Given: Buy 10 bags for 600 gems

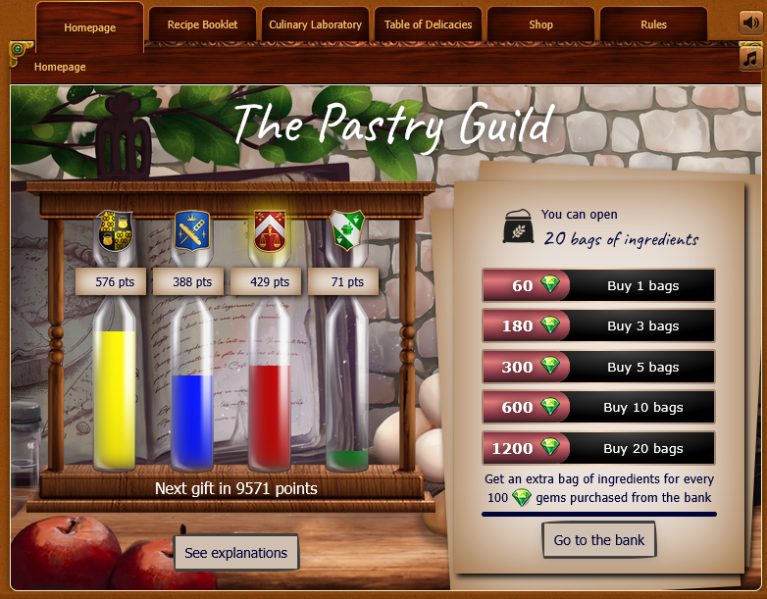Looking at the screenshot, I should (598, 407).
